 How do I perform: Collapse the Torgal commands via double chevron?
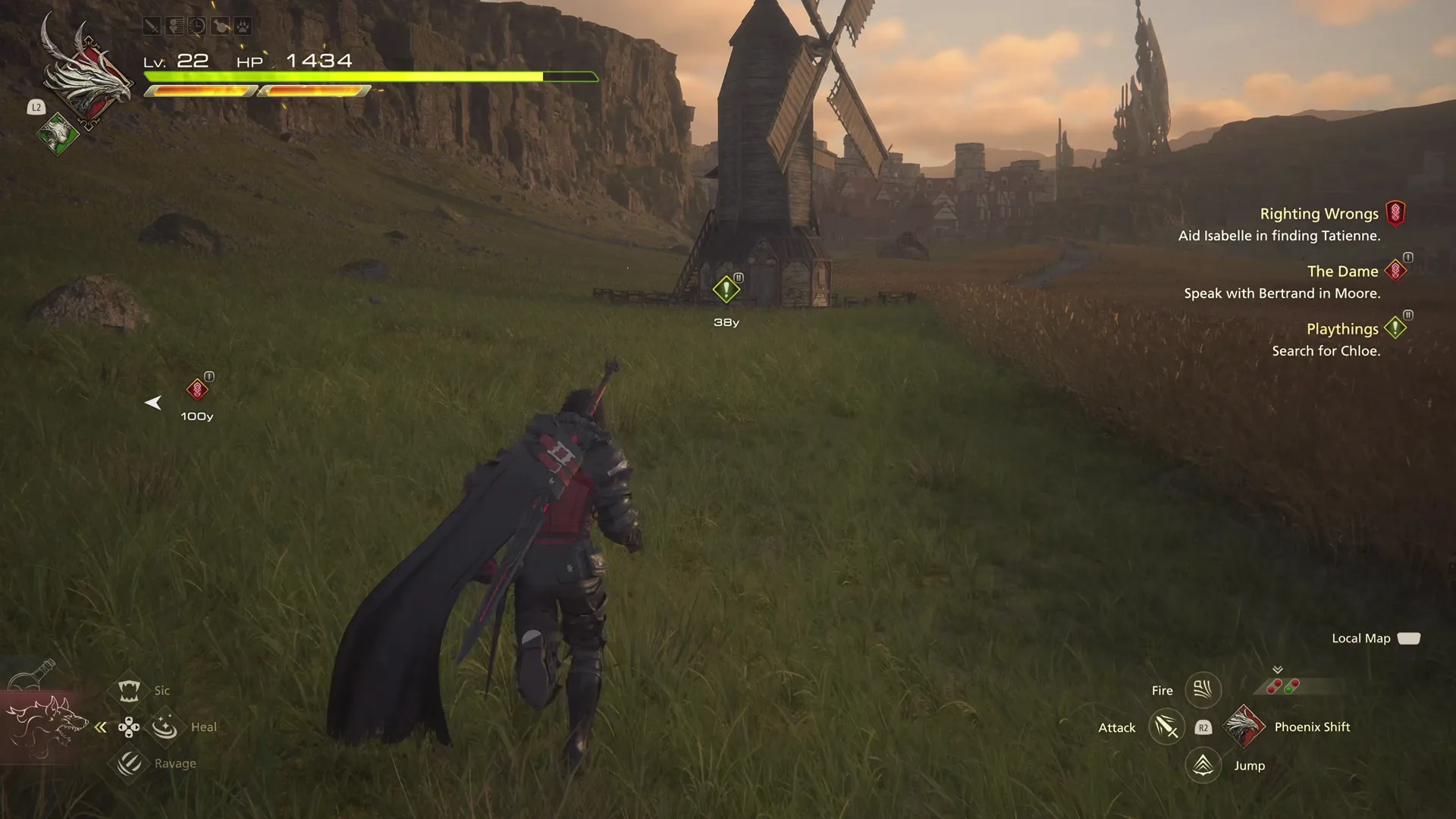click(x=100, y=726)
